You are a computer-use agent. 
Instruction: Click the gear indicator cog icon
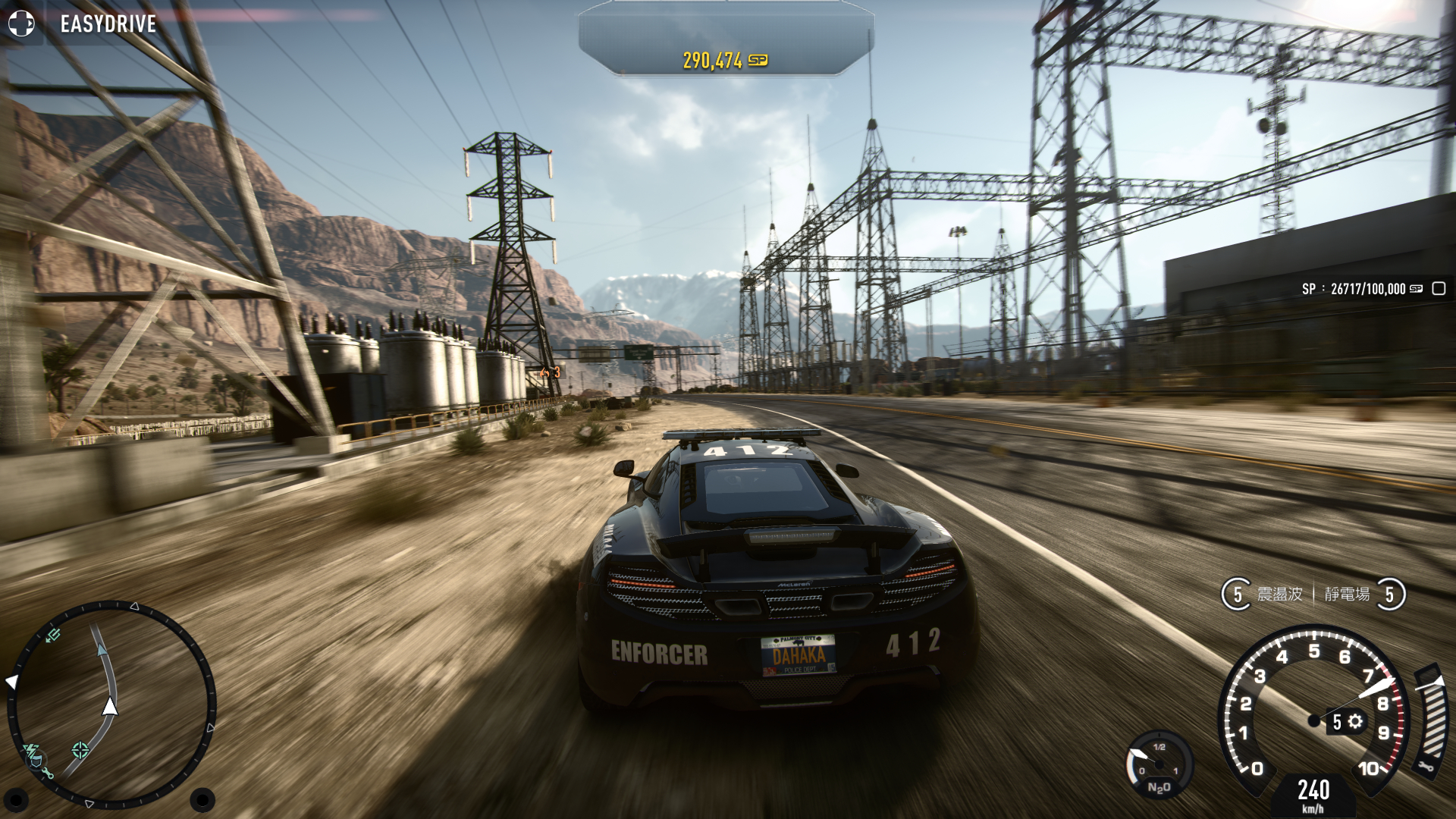1355,721
